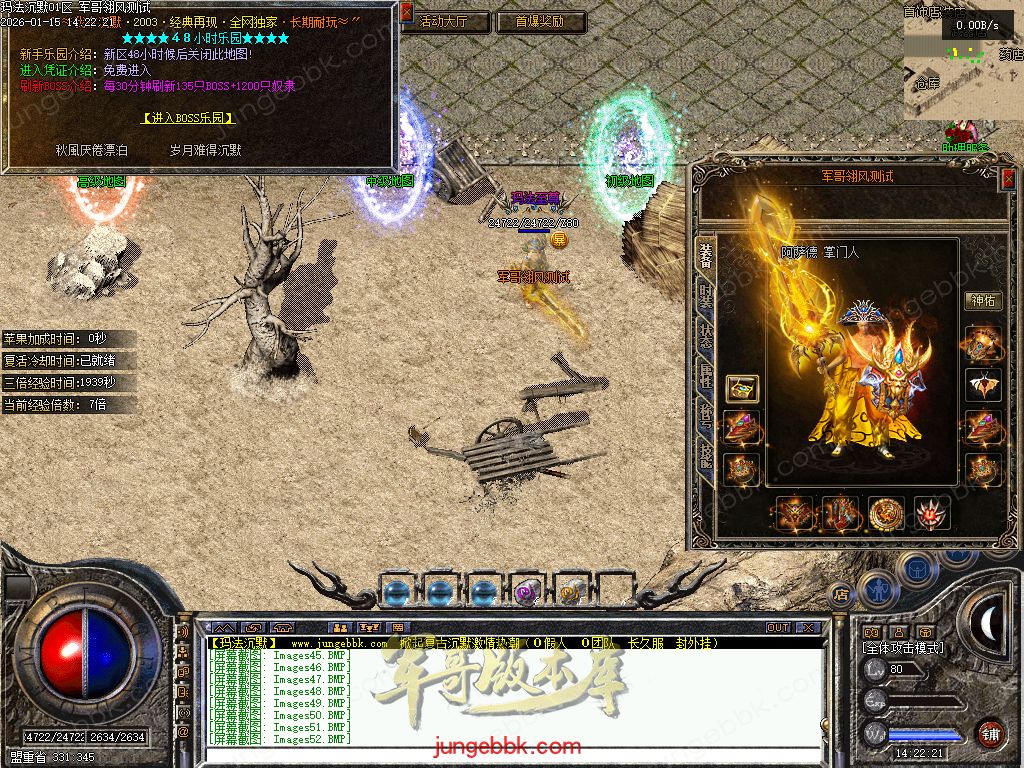This screenshot has width=1024, height=768.
Task: Click the OUT button above chat
Action: click(x=777, y=628)
